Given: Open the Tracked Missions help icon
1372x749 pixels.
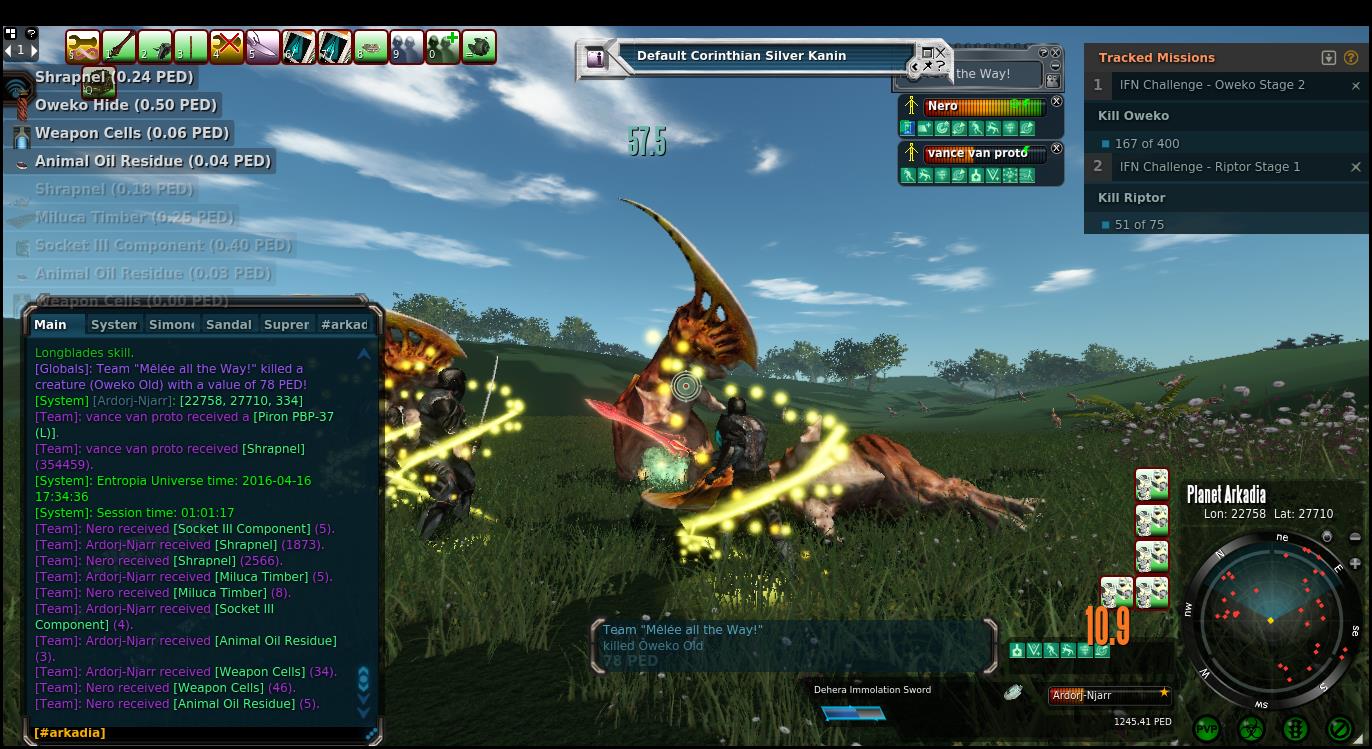Looking at the screenshot, I should coord(1352,58).
